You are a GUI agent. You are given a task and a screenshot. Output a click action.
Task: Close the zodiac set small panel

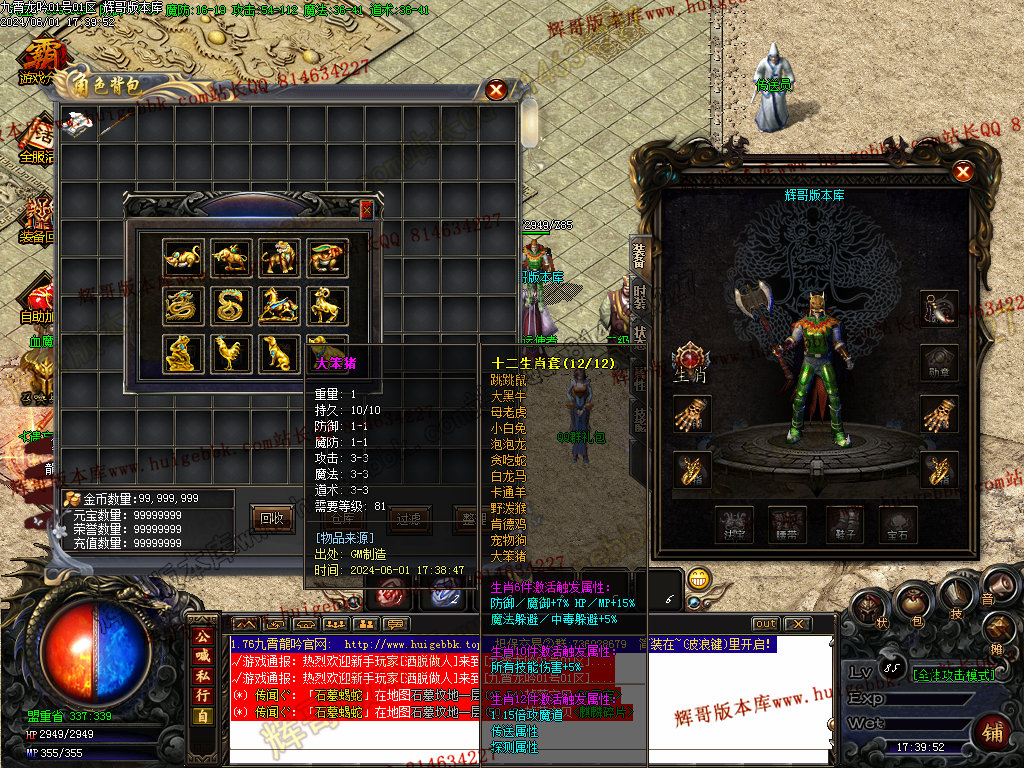click(x=367, y=209)
